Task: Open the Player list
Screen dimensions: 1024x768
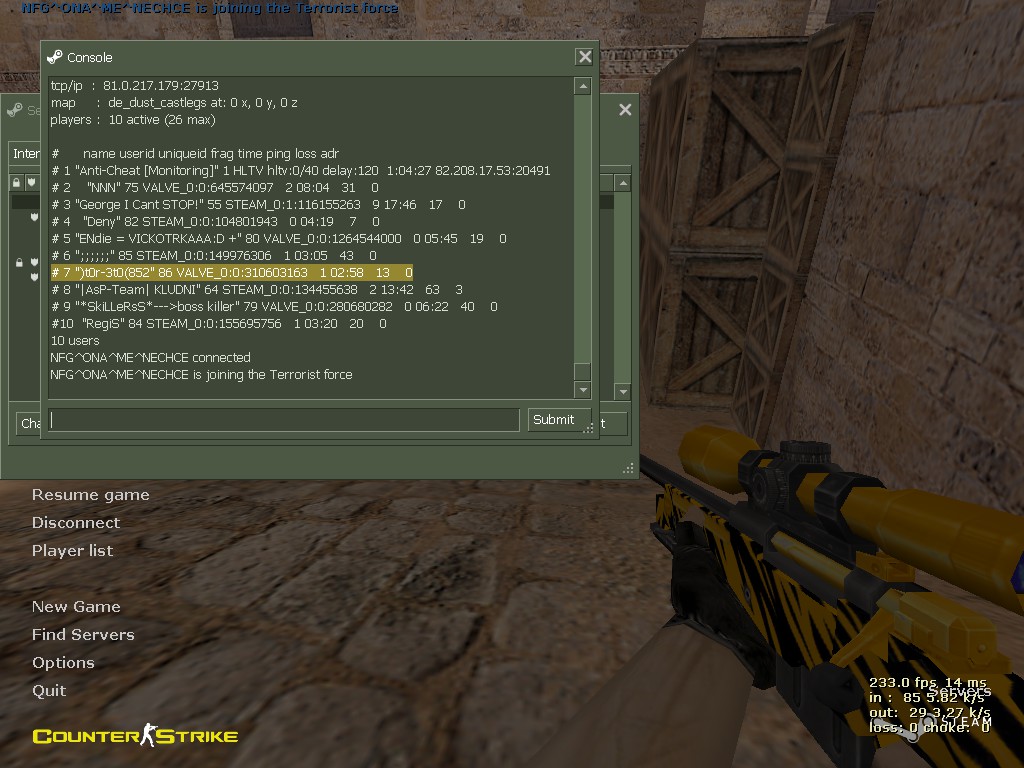Action: [72, 551]
